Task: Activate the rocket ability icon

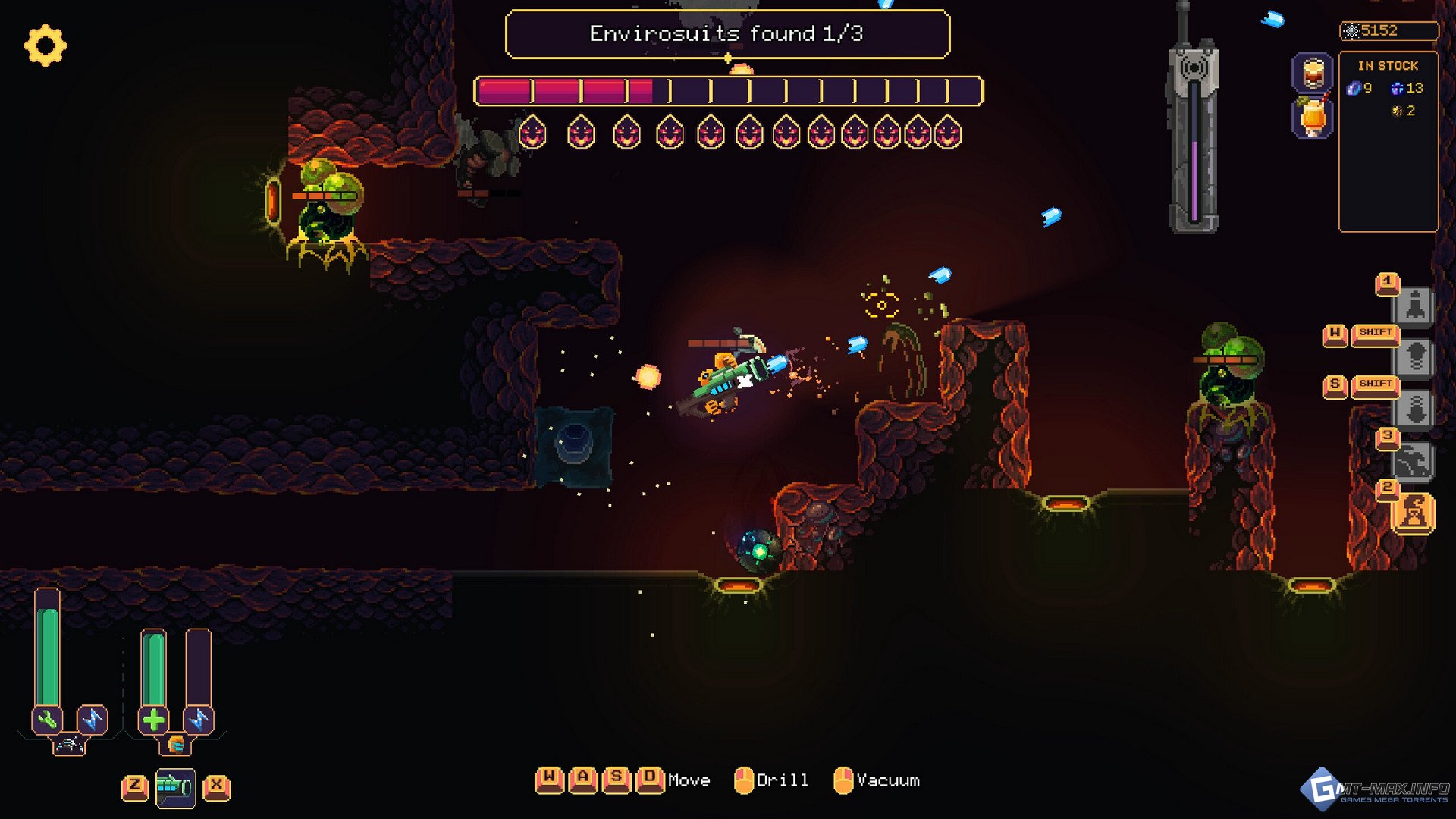Action: [1415, 306]
